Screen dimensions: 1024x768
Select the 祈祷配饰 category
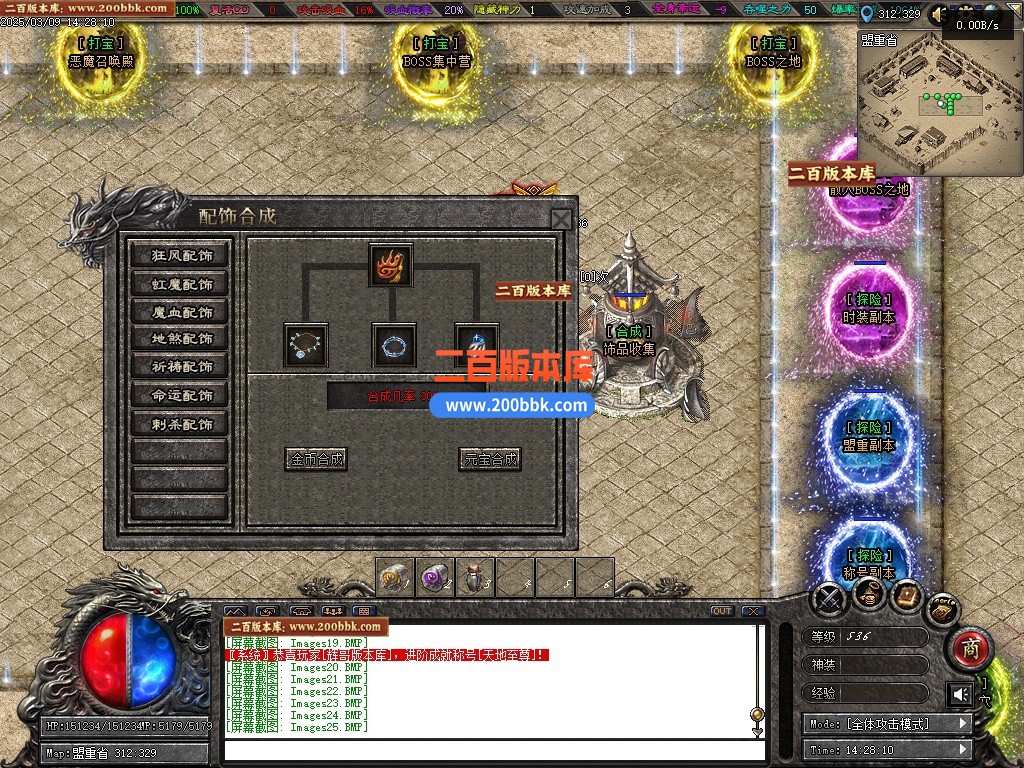(x=182, y=367)
